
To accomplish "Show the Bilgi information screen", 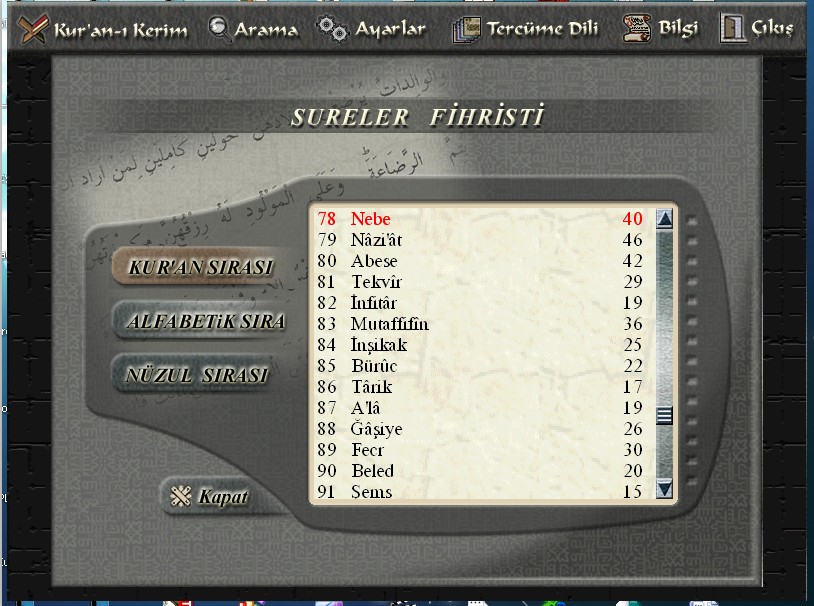I will [x=661, y=29].
